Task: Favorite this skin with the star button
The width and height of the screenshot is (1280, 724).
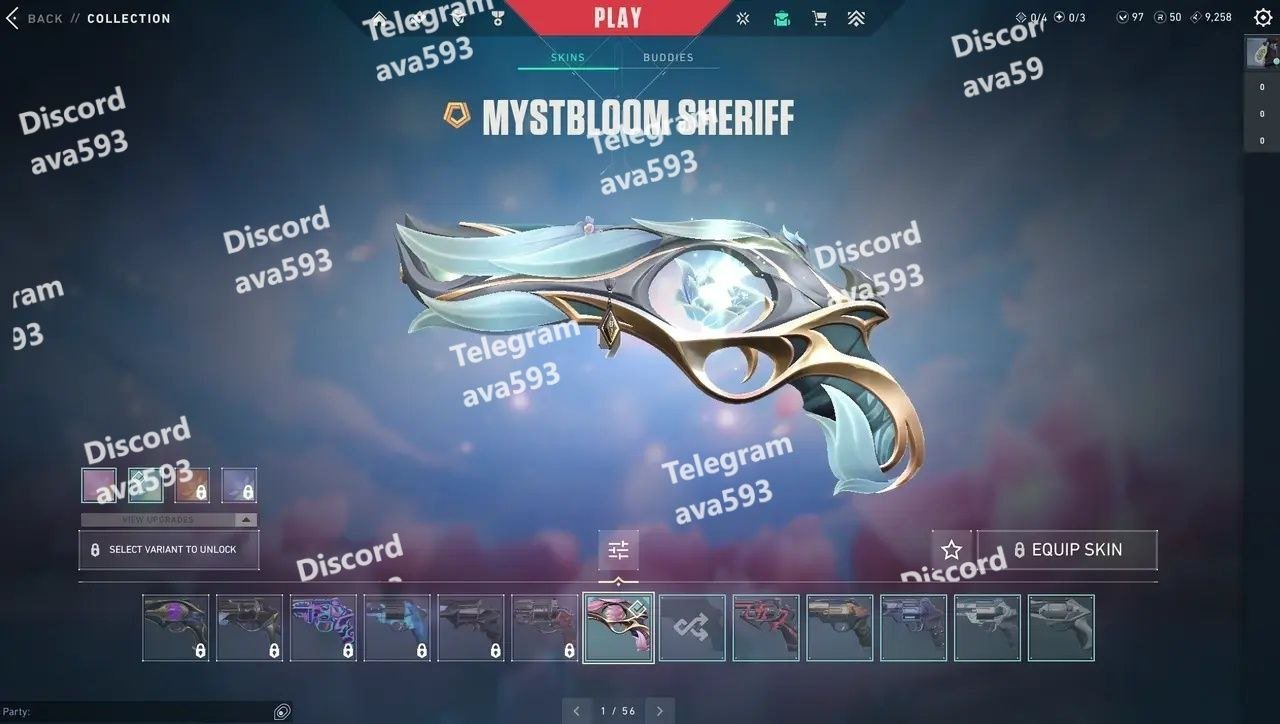Action: pyautogui.click(x=951, y=550)
